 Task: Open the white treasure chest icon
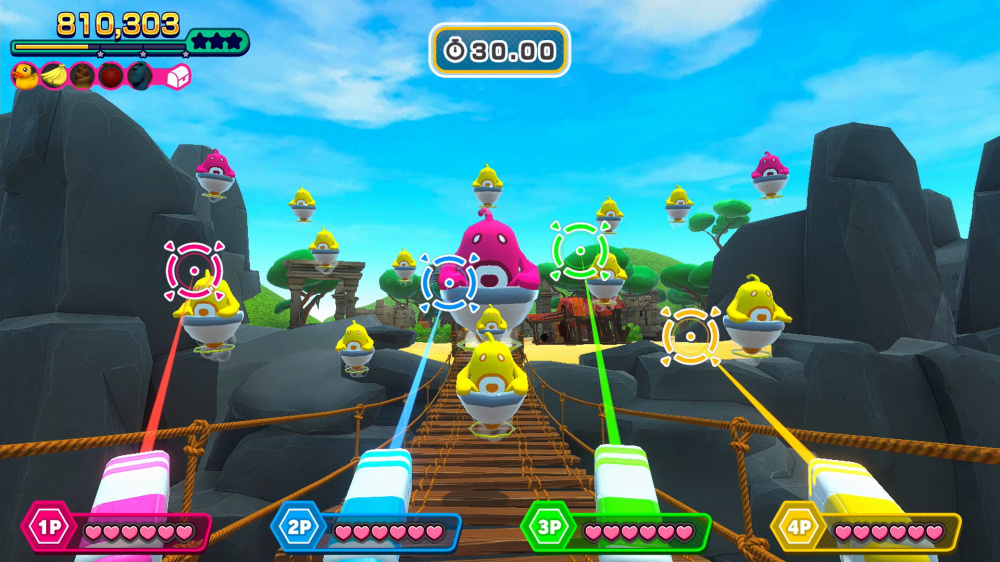pos(177,76)
